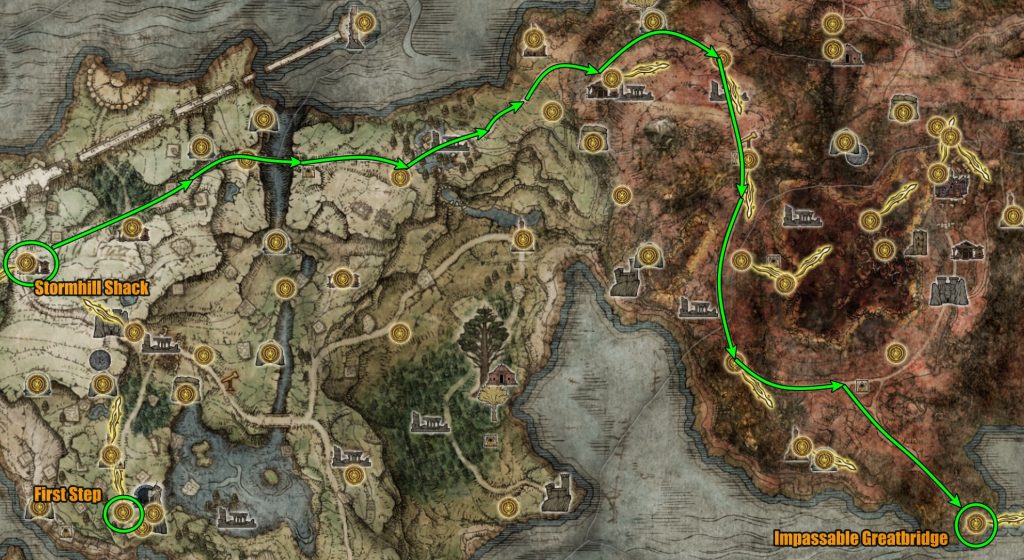Choose the First Step grace marker
1024x560 pixels.
[123, 513]
